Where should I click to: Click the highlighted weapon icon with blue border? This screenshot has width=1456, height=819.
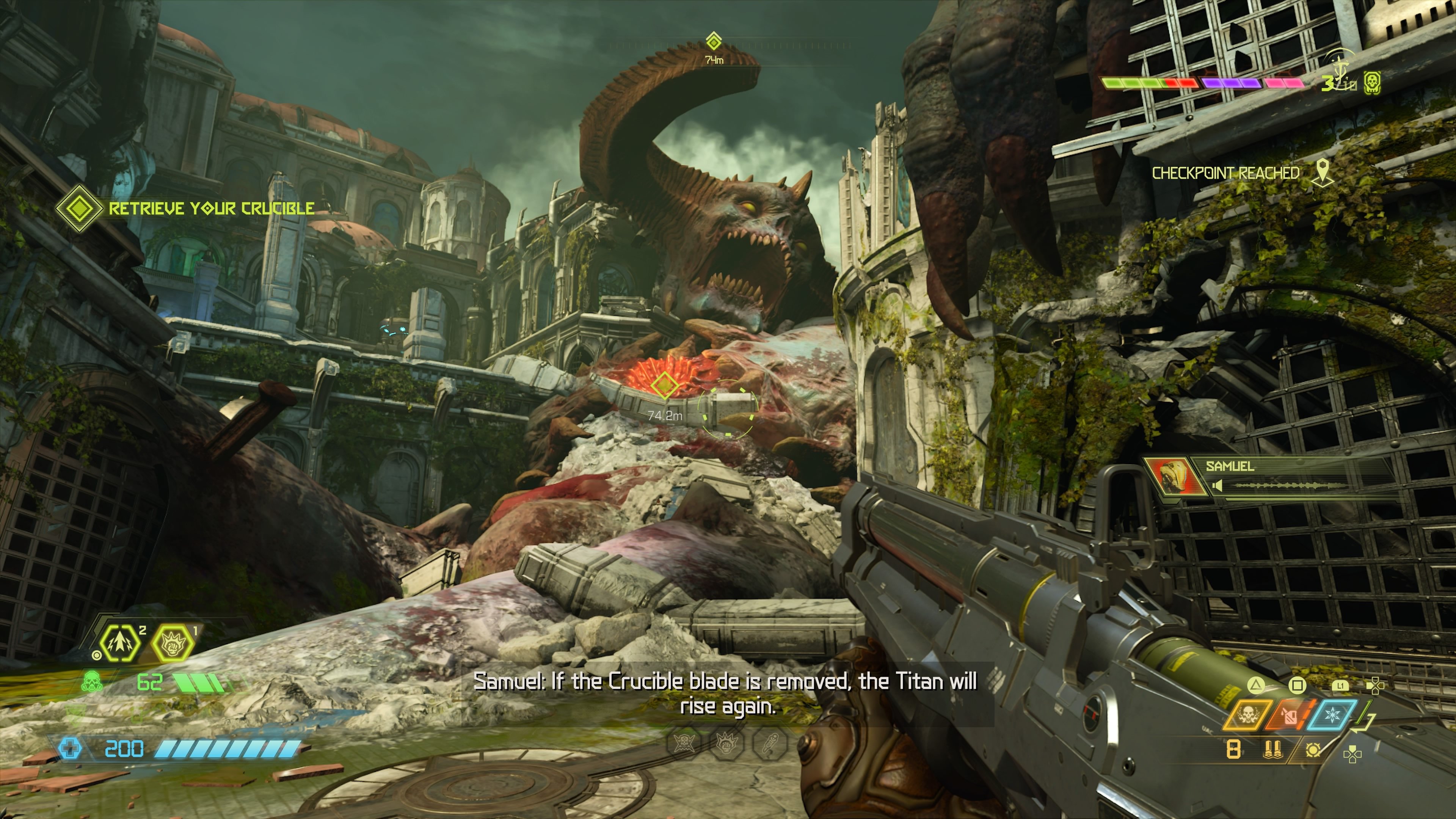pos(1332,715)
